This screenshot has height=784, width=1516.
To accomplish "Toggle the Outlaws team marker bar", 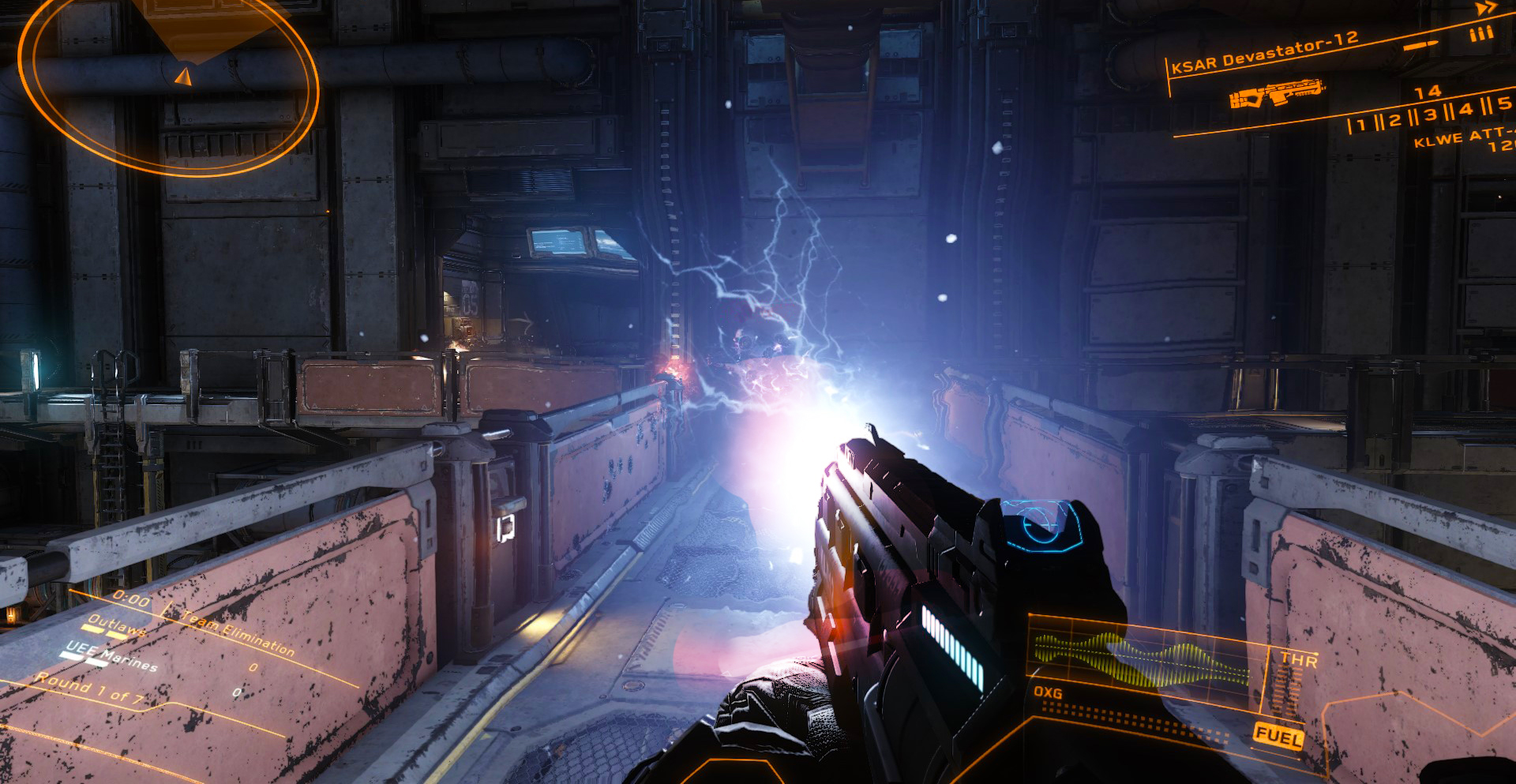I will pos(102,632).
